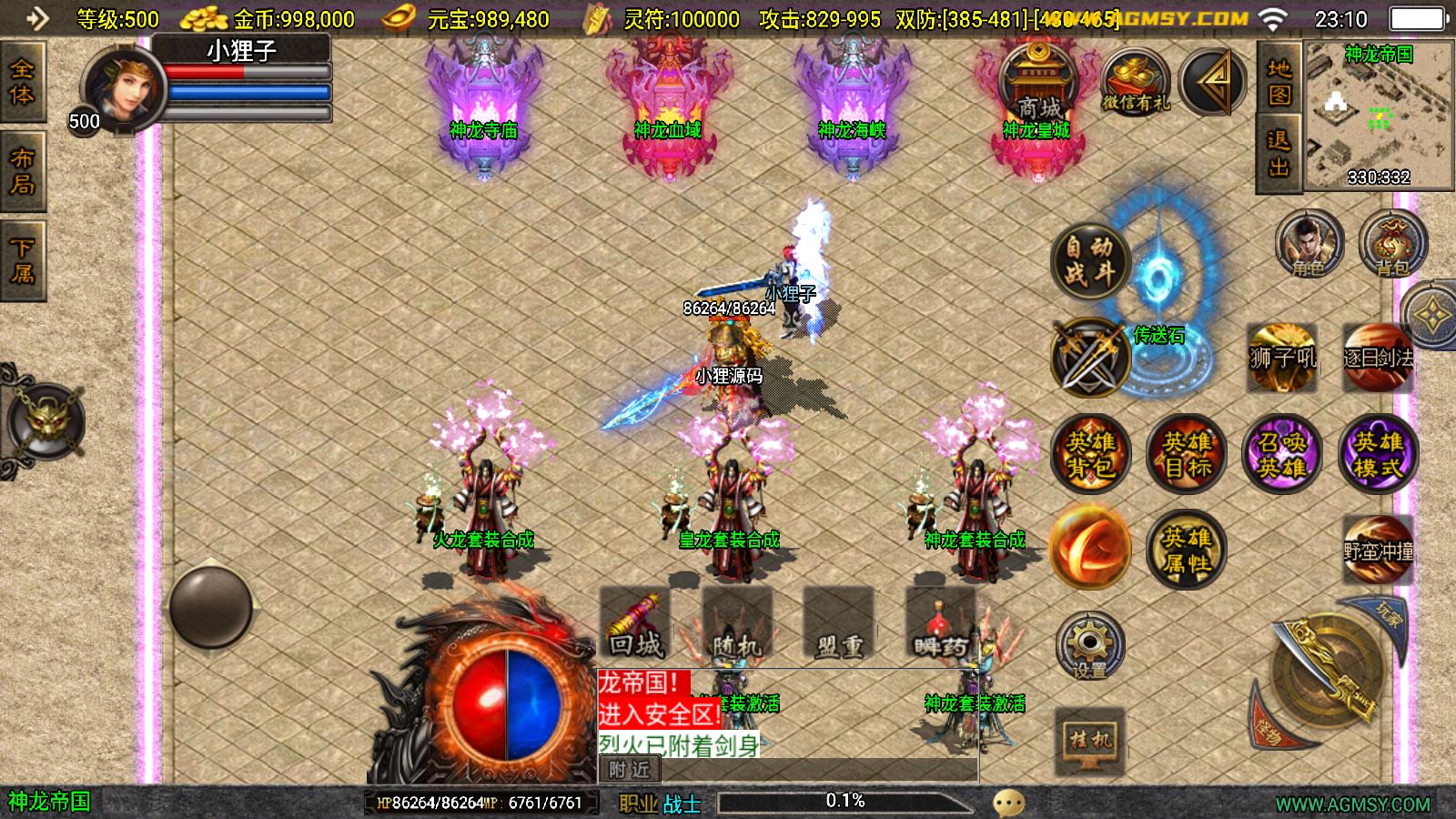Open 英雄属性 hero attributes
1456x819 pixels.
click(1186, 550)
